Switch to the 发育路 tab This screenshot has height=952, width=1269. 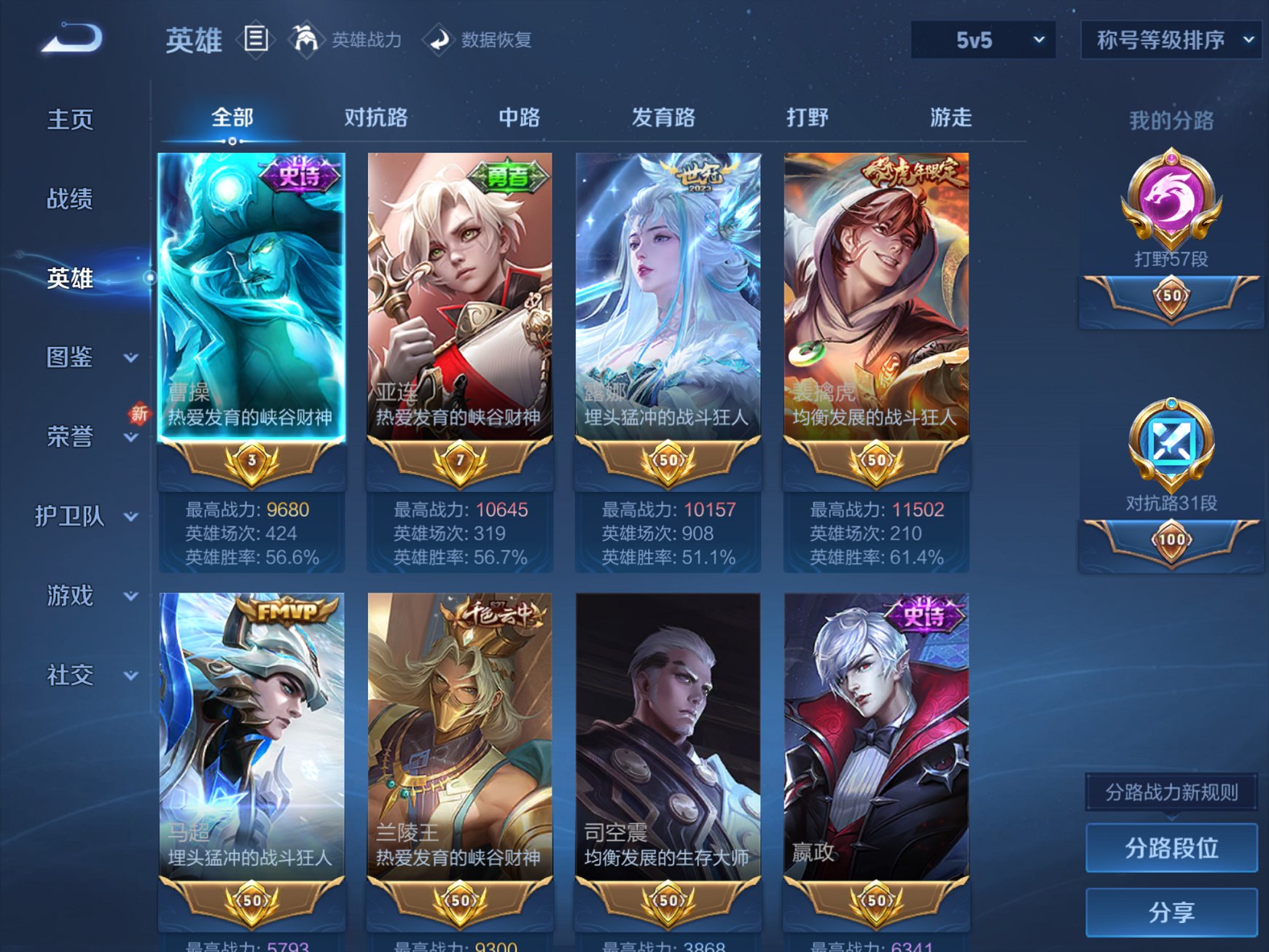tap(663, 117)
